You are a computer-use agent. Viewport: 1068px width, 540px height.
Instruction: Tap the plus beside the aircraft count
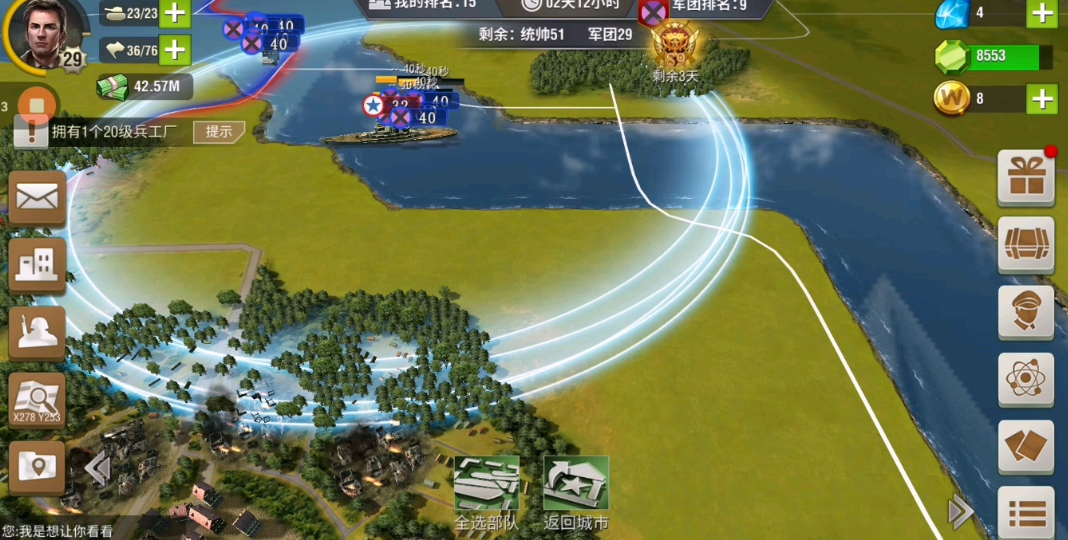[175, 49]
